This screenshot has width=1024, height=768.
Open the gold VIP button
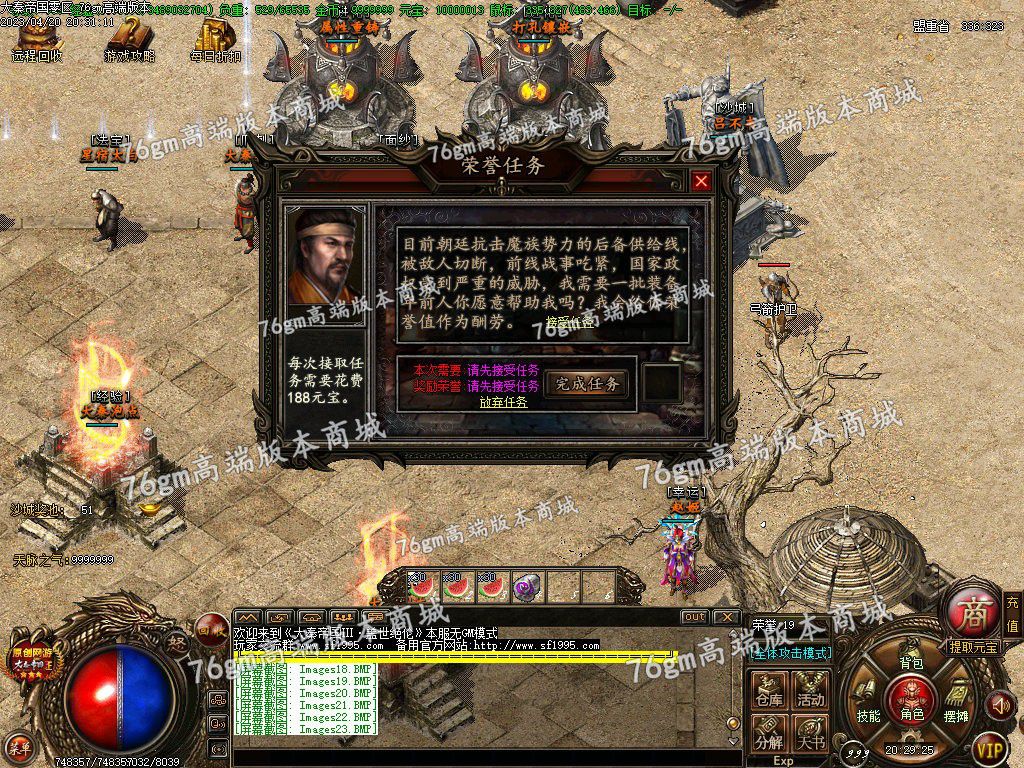pyautogui.click(x=989, y=746)
